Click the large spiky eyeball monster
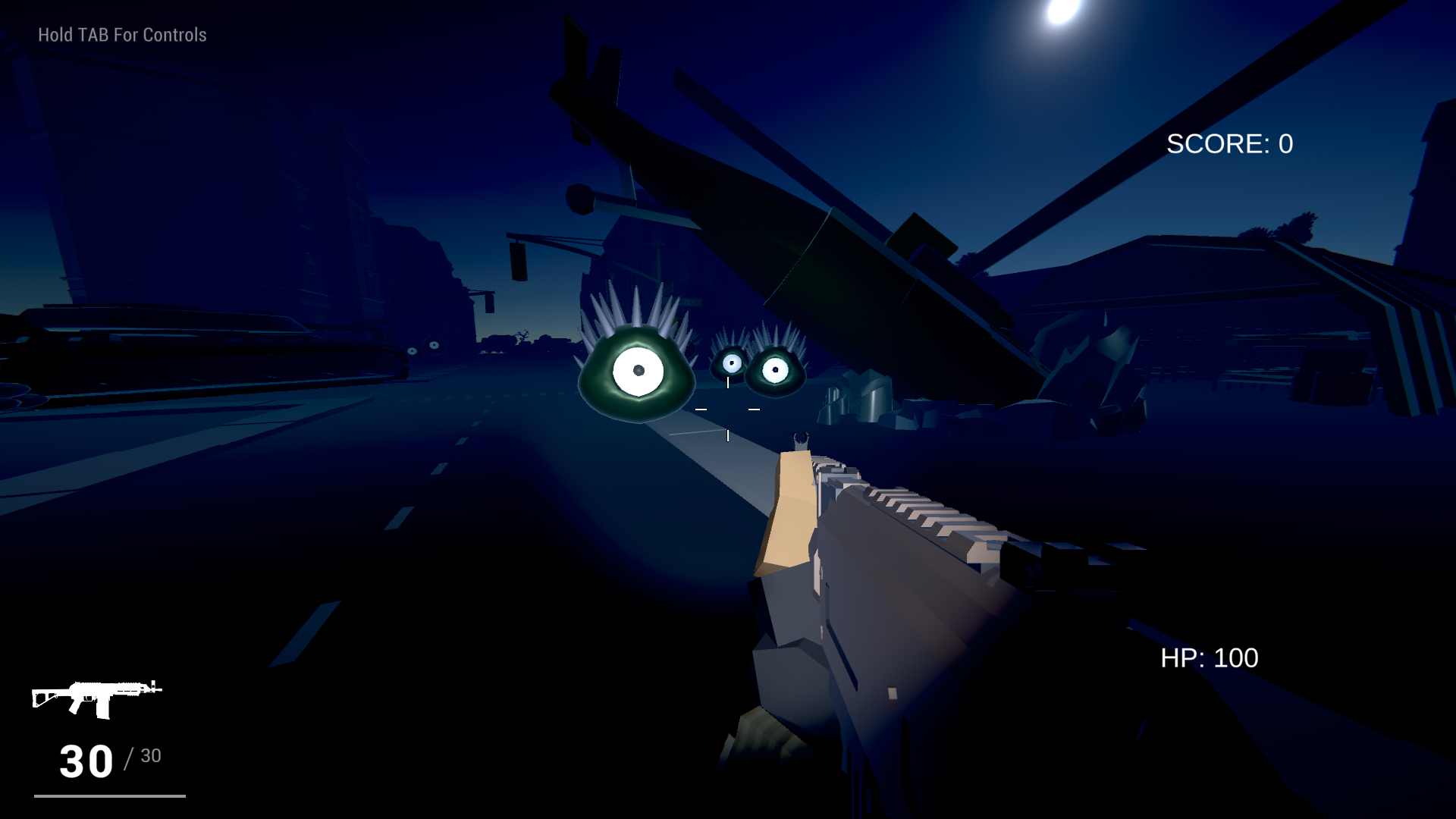Viewport: 1456px width, 819px height. [637, 372]
